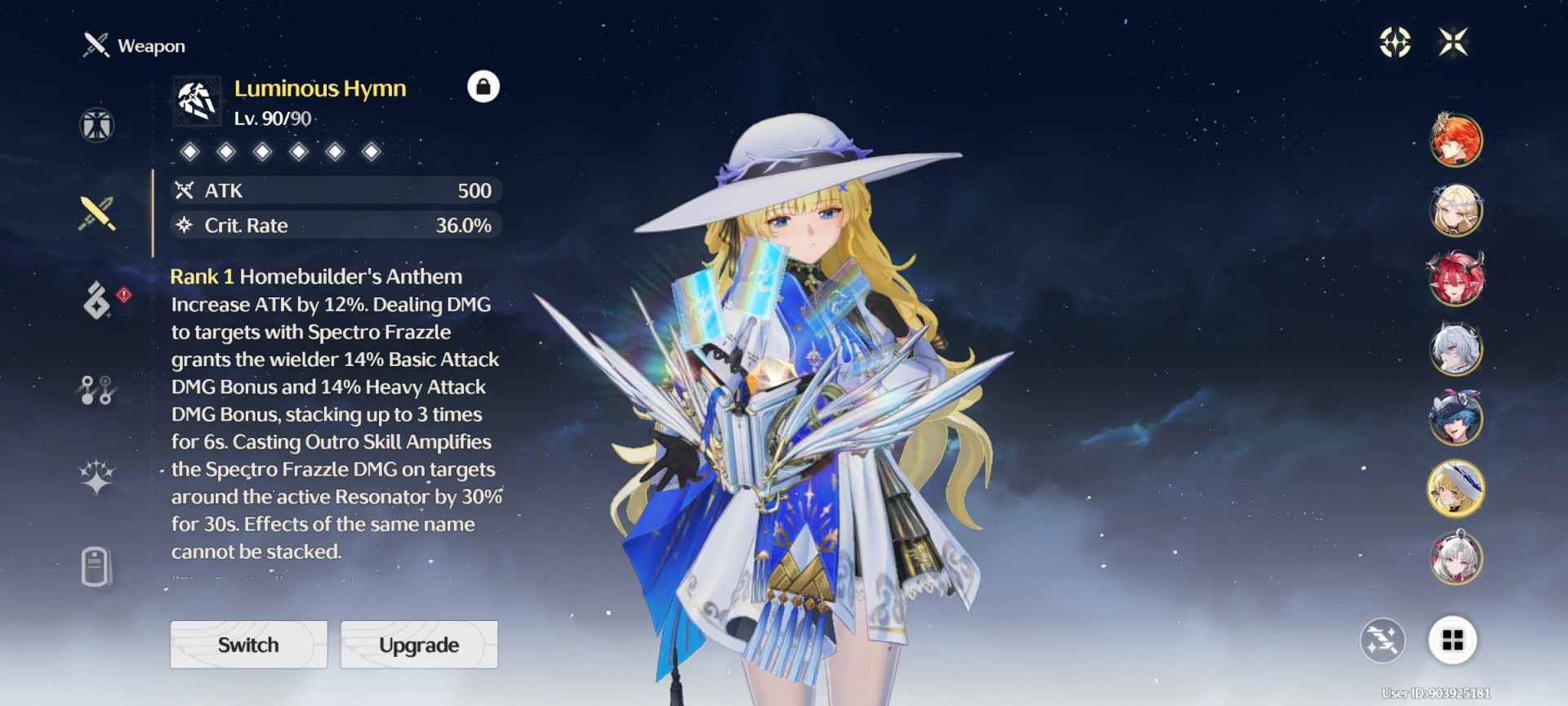Click the sparkle arrows button
1568x706 pixels.
pyautogui.click(x=1382, y=640)
